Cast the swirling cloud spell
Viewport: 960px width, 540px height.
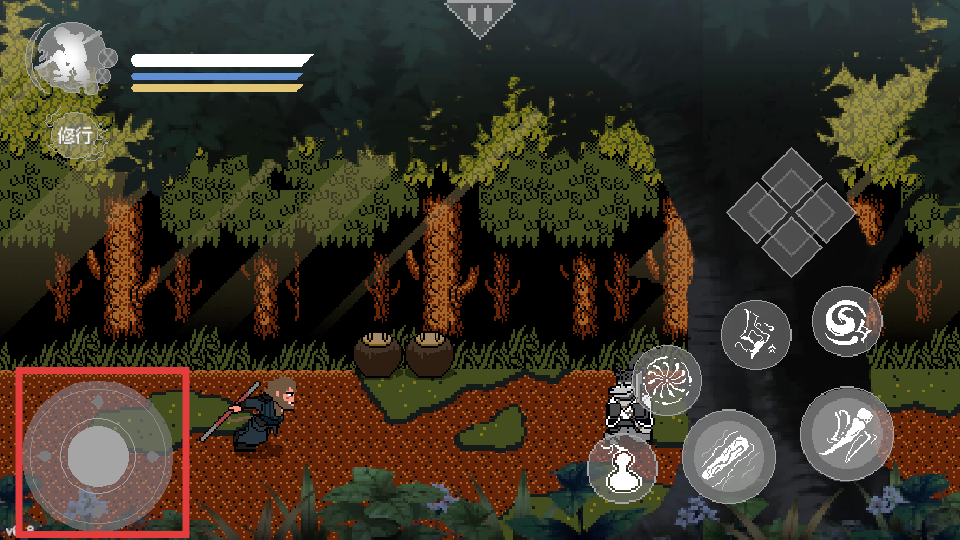point(846,321)
